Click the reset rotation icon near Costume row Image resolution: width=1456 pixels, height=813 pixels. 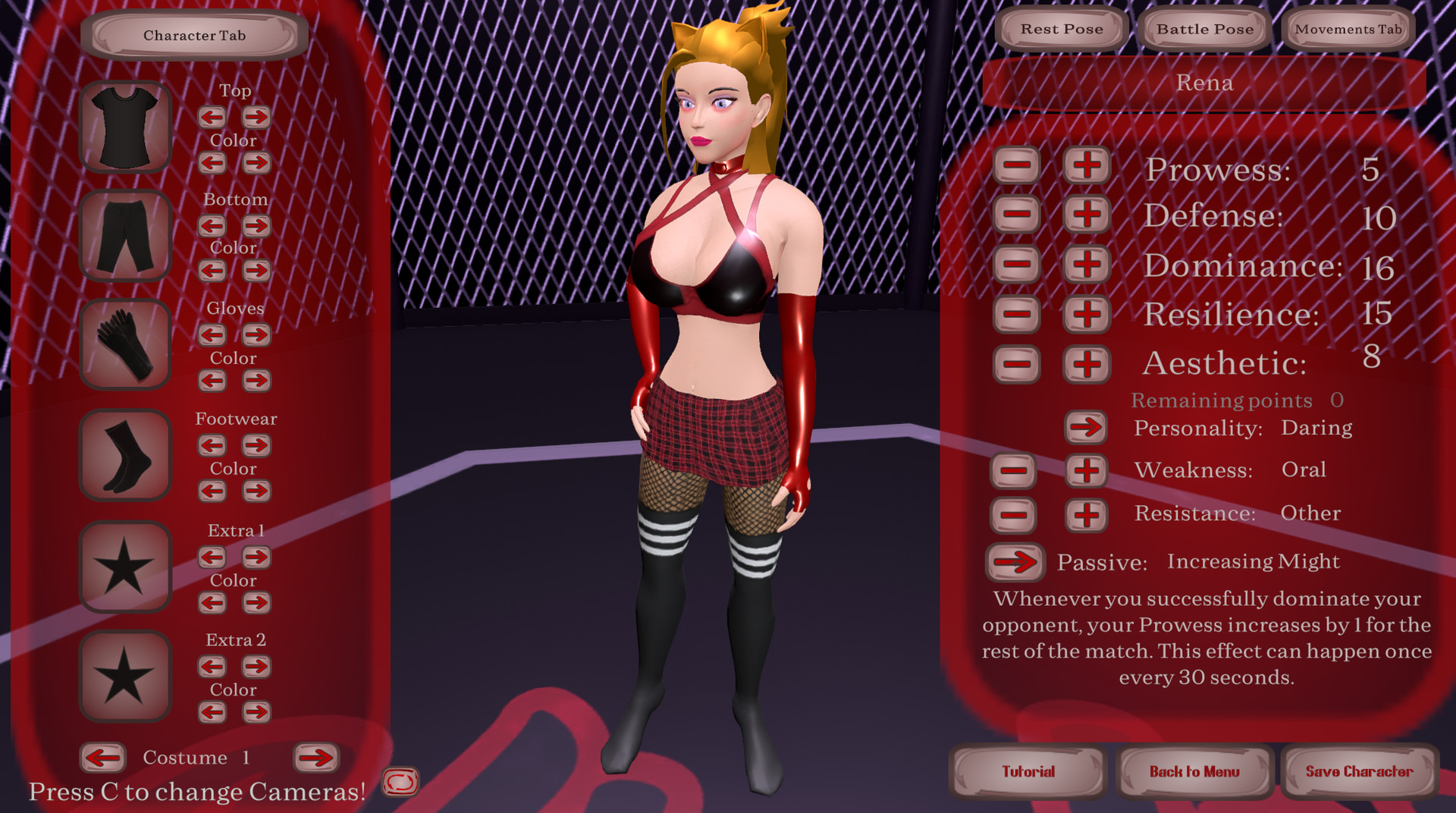(x=402, y=781)
